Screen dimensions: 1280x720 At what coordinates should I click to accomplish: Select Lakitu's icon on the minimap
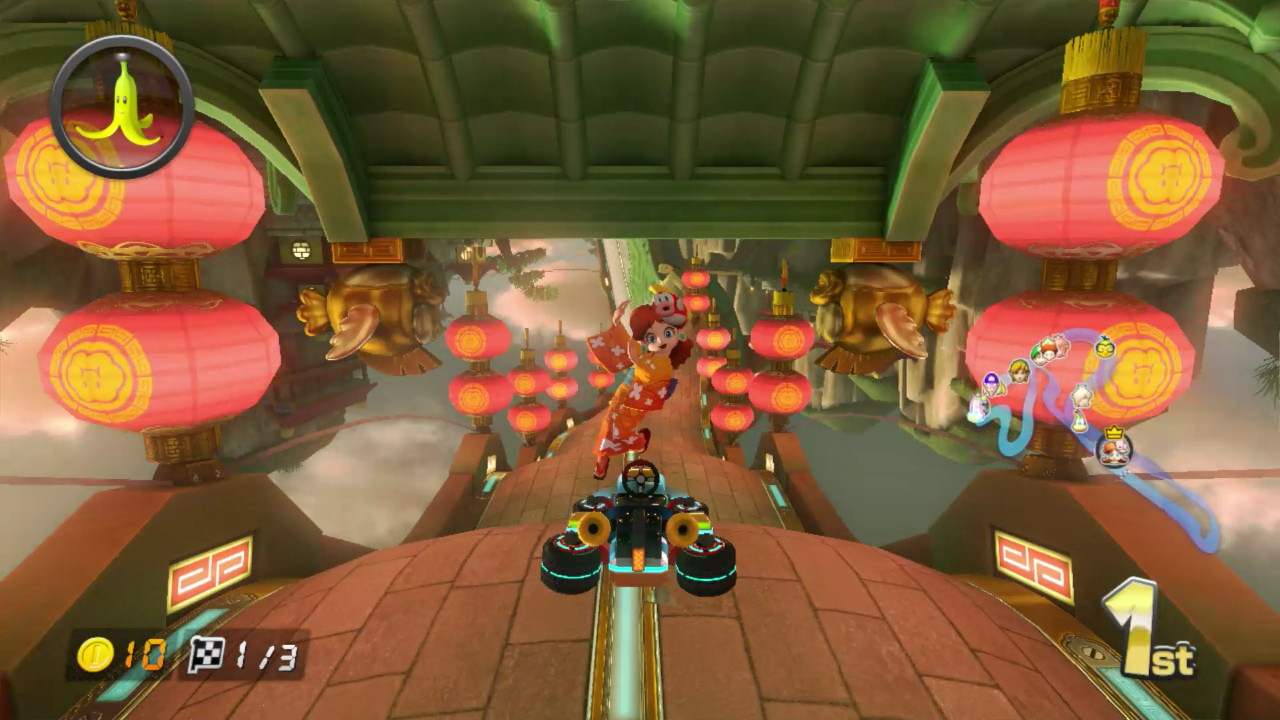(1103, 348)
